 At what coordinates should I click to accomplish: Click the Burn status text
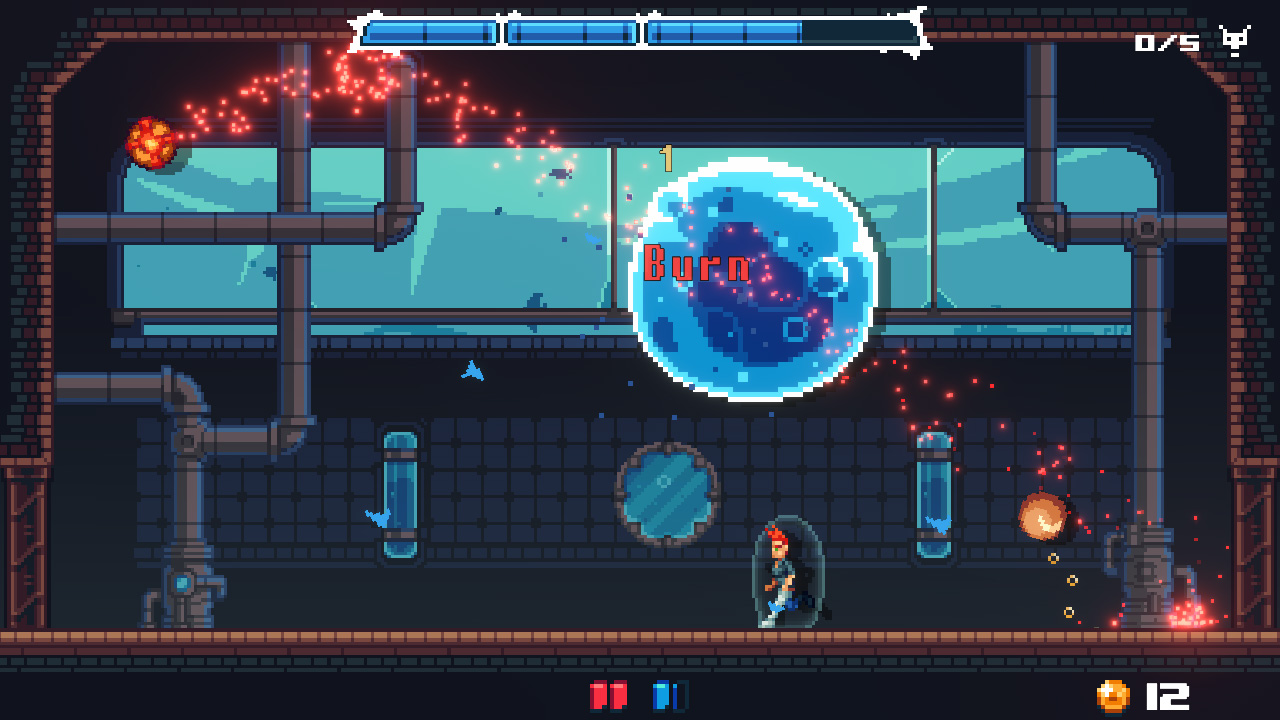(697, 266)
